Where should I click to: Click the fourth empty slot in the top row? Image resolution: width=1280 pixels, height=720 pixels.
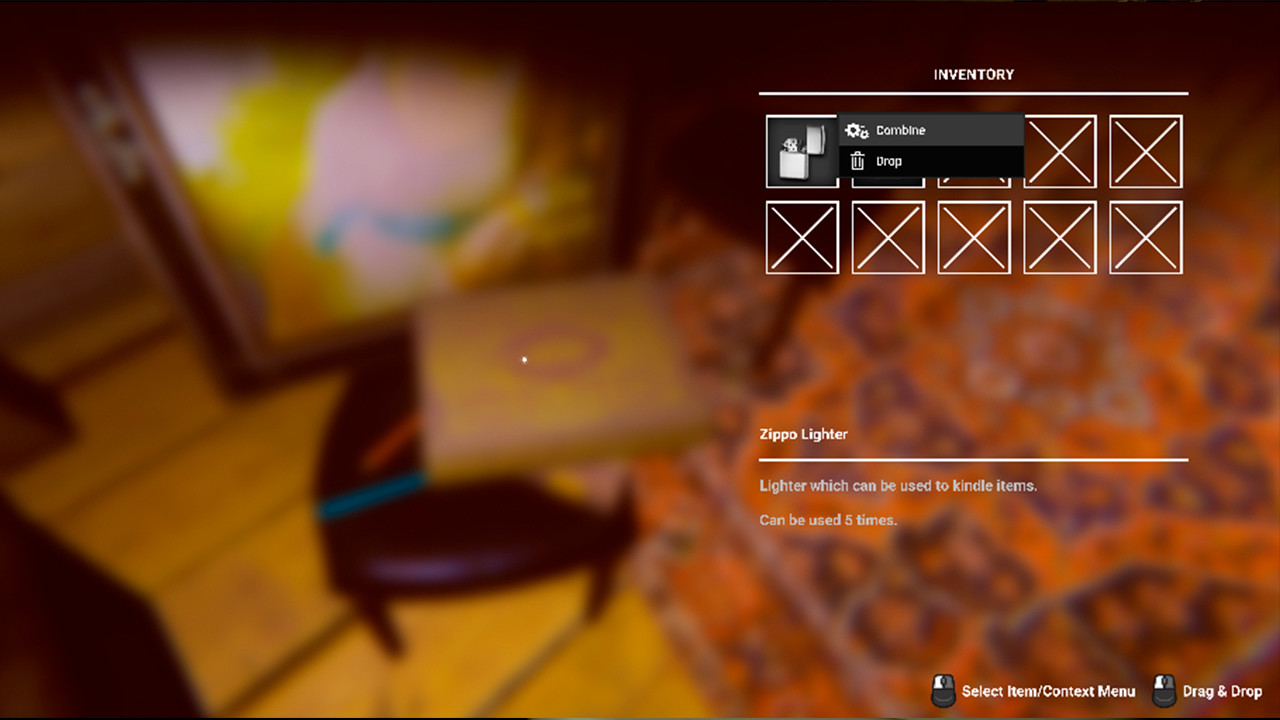click(x=1060, y=151)
